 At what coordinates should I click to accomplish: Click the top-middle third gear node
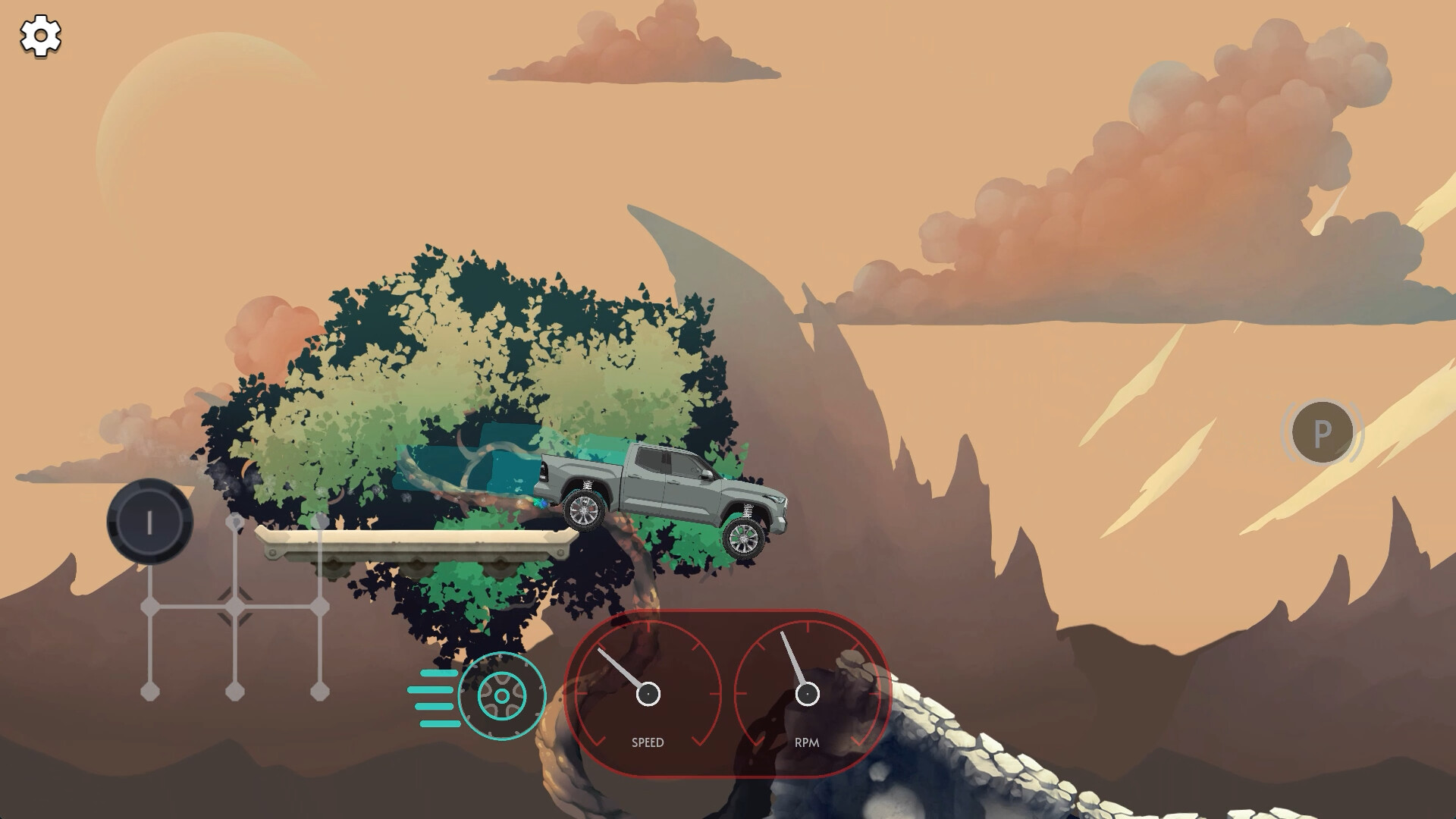[237, 522]
